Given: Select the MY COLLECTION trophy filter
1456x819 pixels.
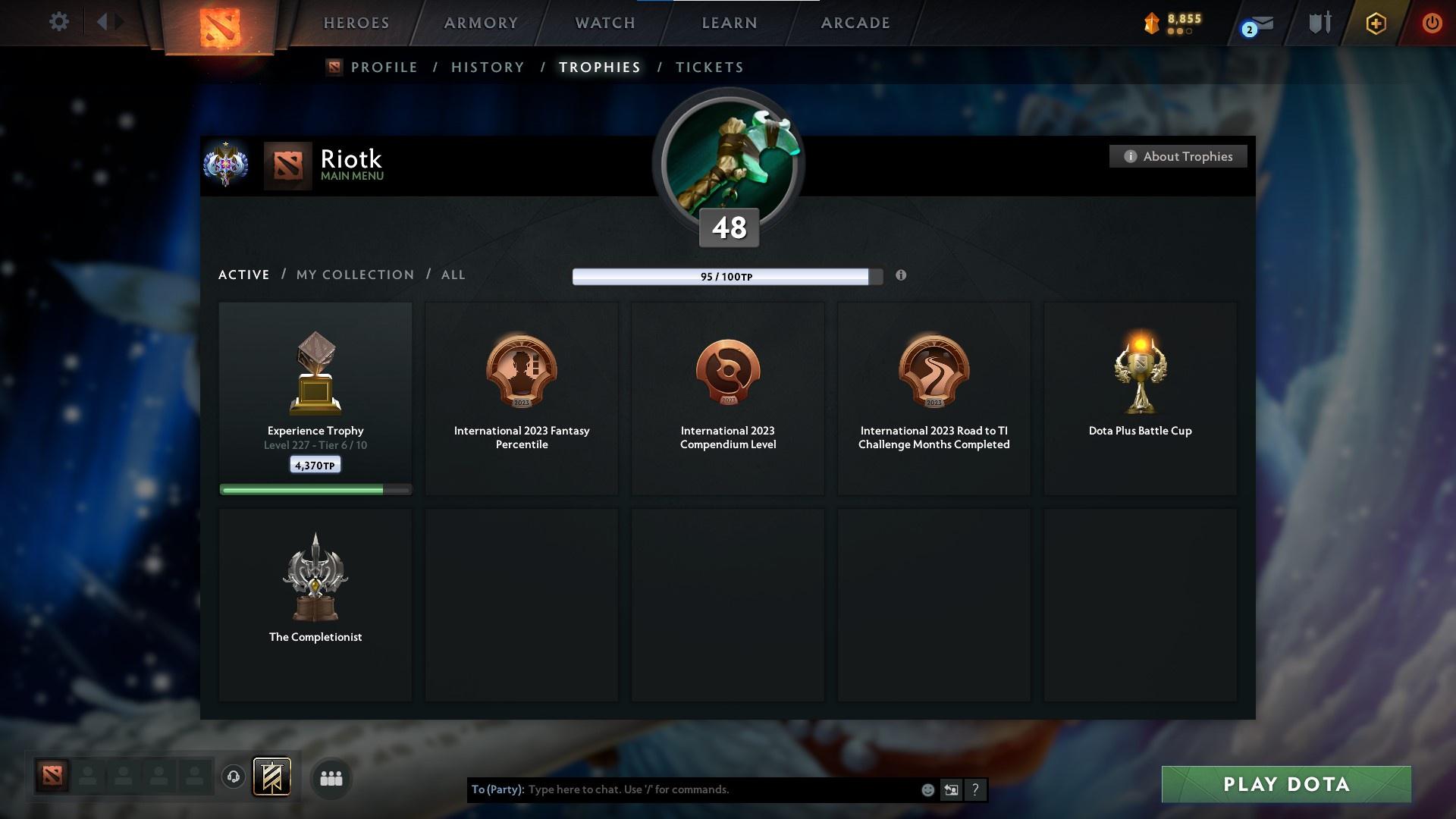Looking at the screenshot, I should (x=354, y=275).
